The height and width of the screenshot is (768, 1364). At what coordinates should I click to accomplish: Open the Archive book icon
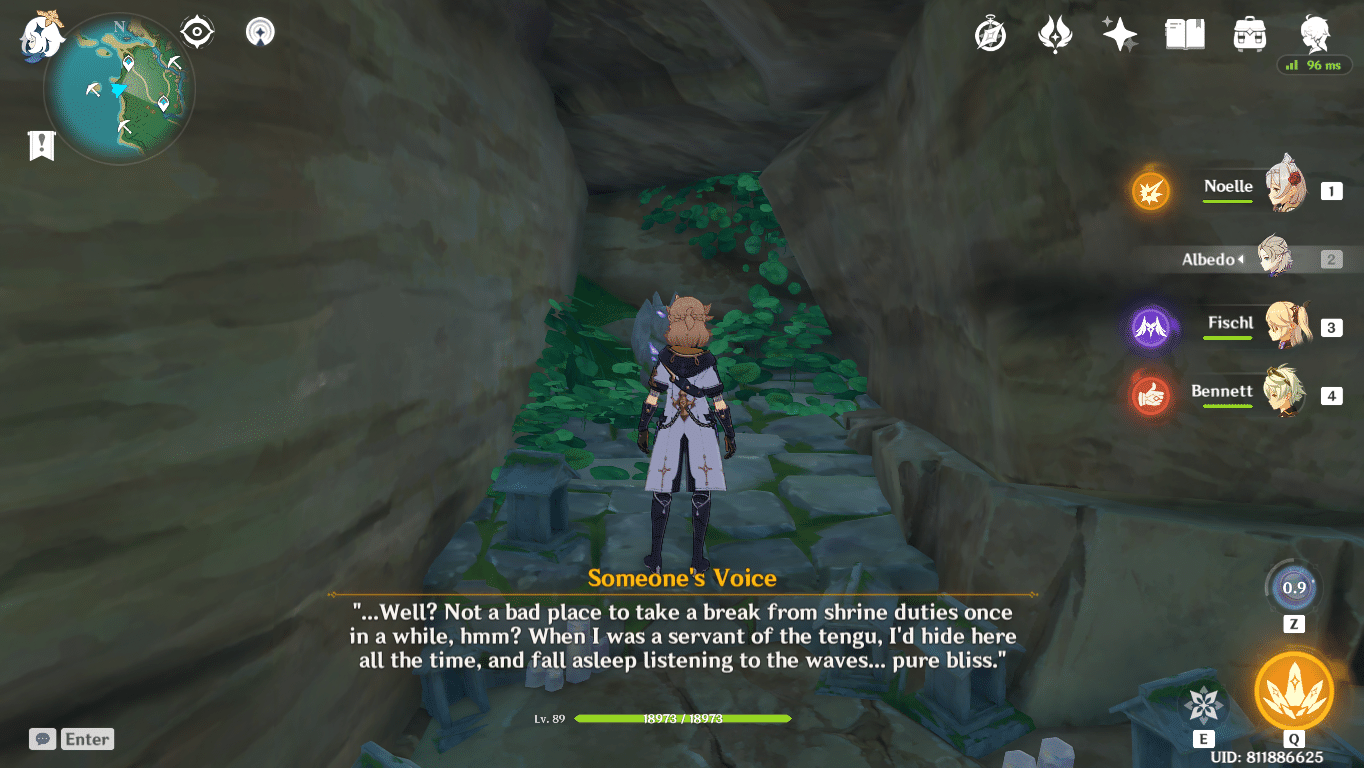coord(1184,33)
